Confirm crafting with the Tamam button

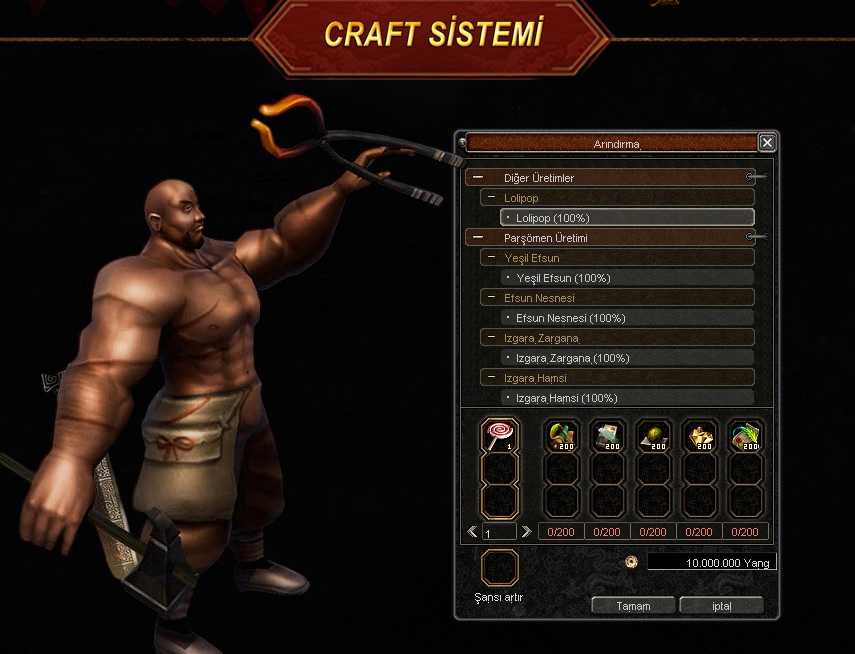[x=633, y=606]
